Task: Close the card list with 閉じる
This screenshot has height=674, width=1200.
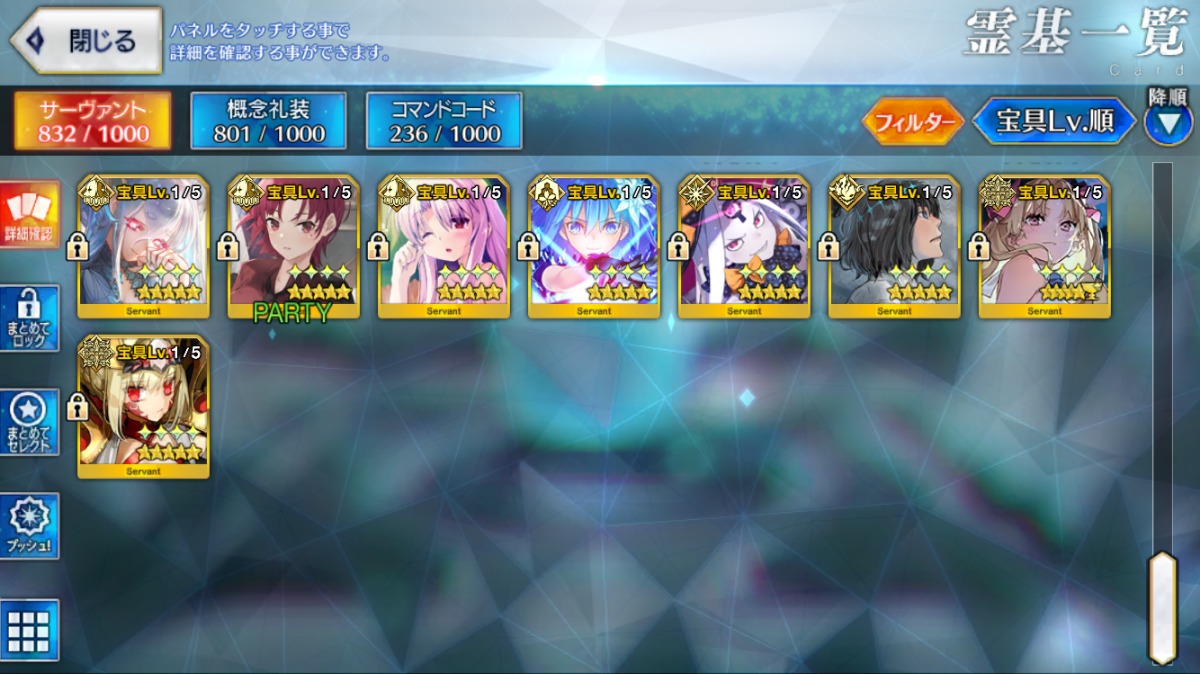Action: pyautogui.click(x=86, y=41)
